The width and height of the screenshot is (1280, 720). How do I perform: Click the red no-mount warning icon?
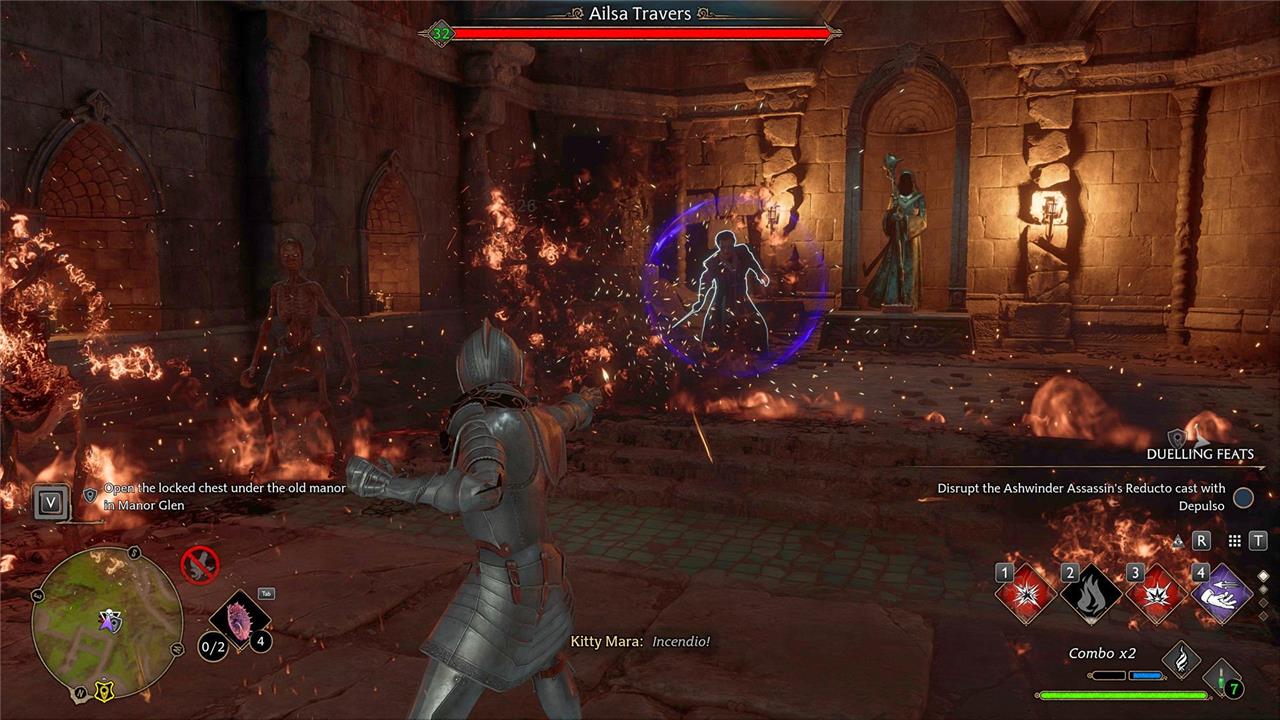(200, 565)
